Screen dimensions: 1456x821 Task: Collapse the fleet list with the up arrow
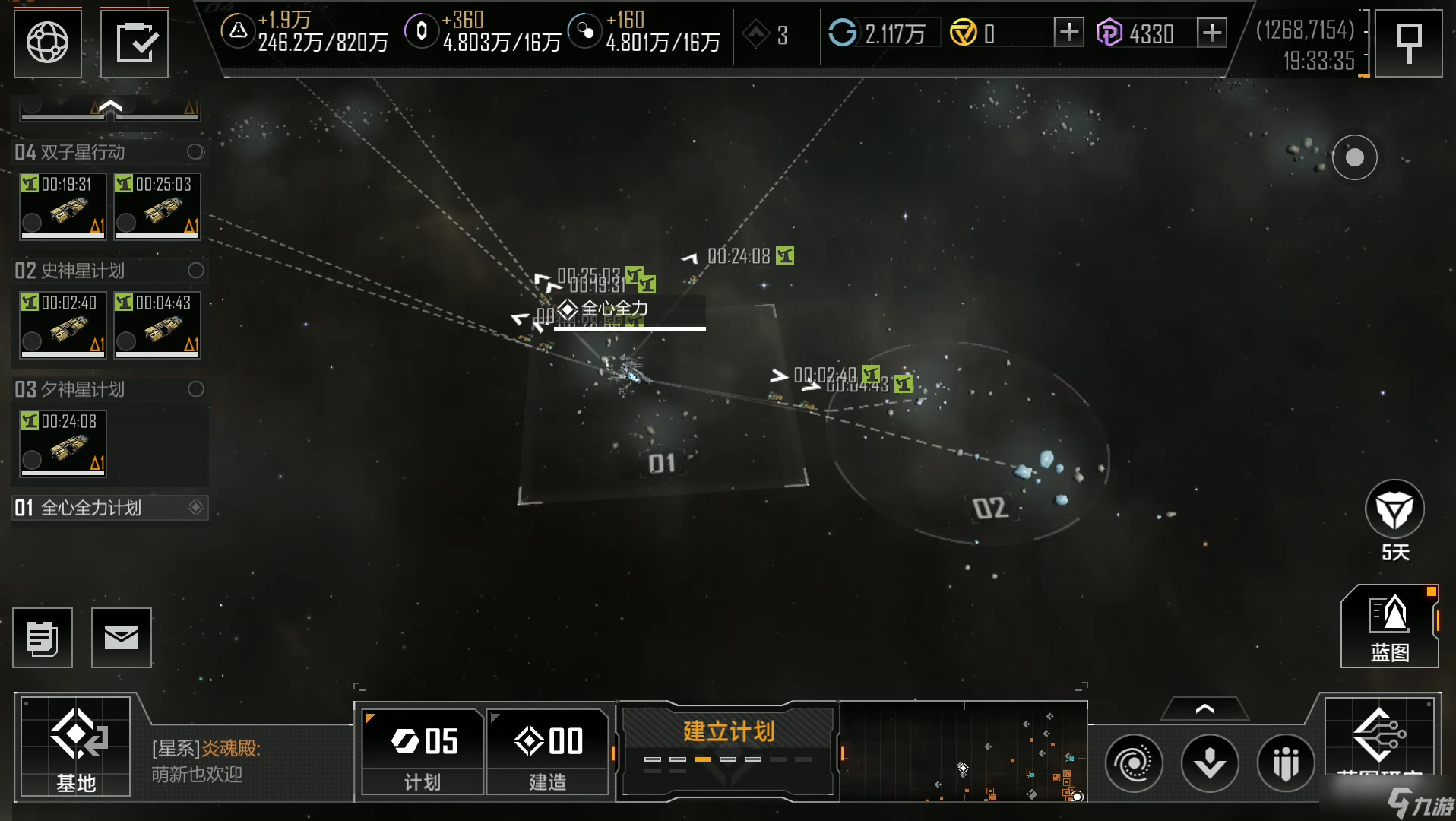110,107
